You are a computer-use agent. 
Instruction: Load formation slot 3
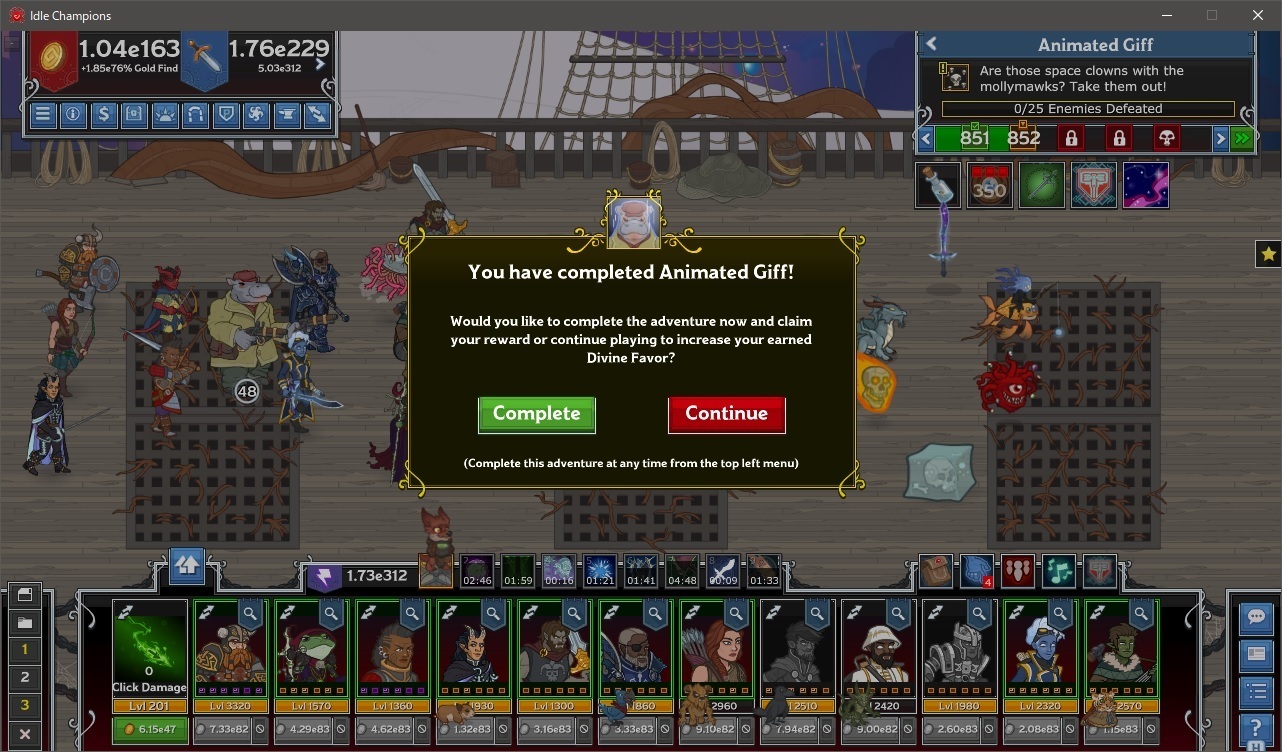point(25,705)
